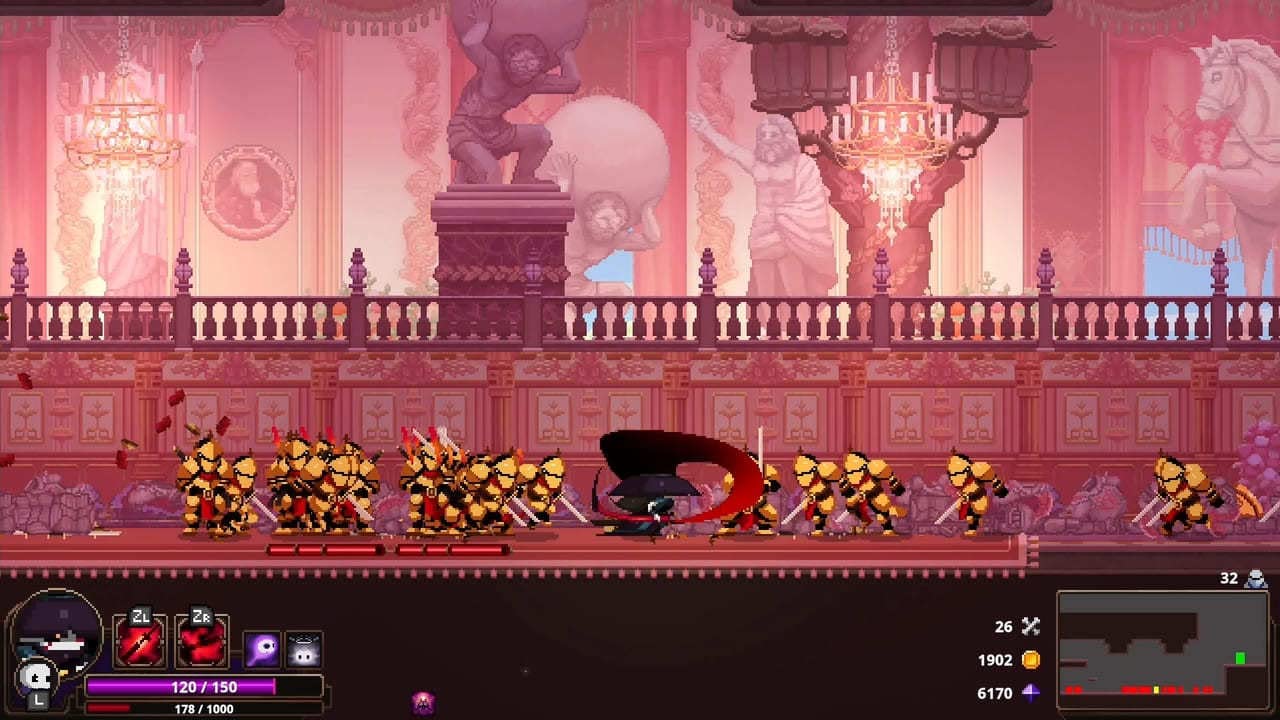Screen dimensions: 1280x720
Task: Click the small purple creature icon bottom center
Action: 422,702
